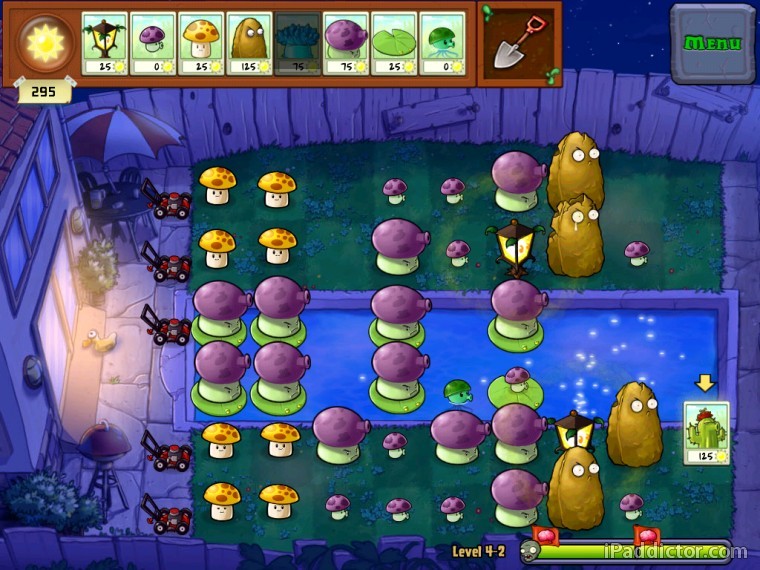Image resolution: width=760 pixels, height=570 pixels.
Task: Select the Plantern seed packet
Action: [104, 44]
